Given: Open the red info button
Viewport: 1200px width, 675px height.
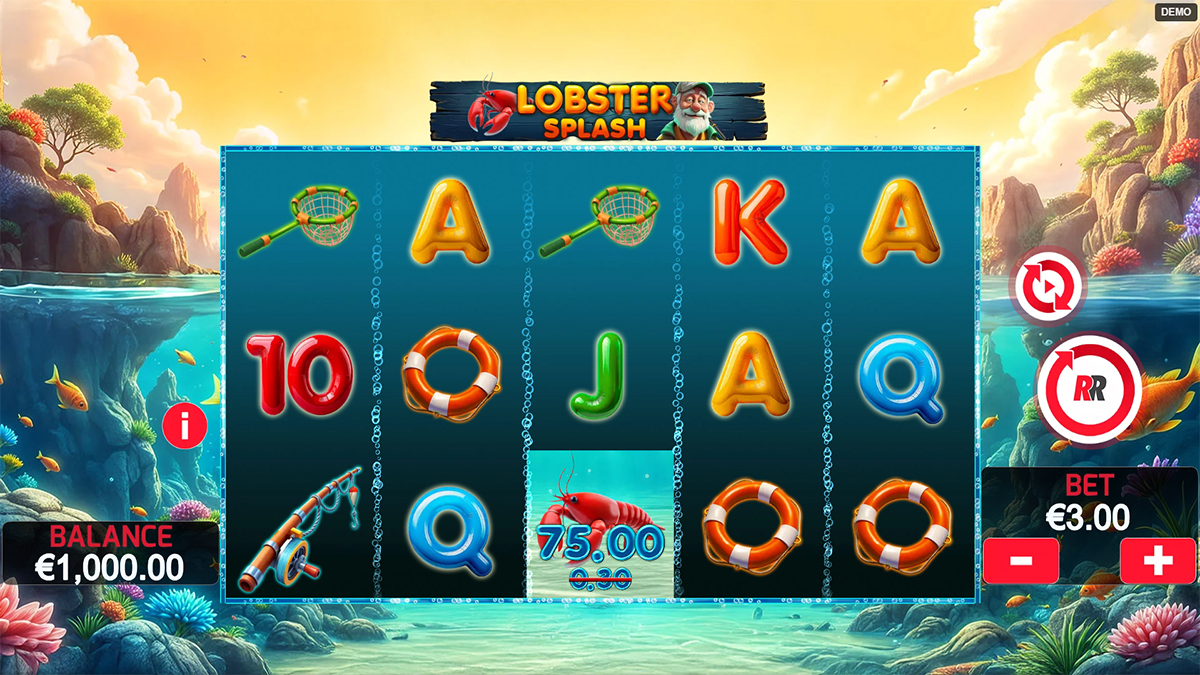Looking at the screenshot, I should point(185,426).
